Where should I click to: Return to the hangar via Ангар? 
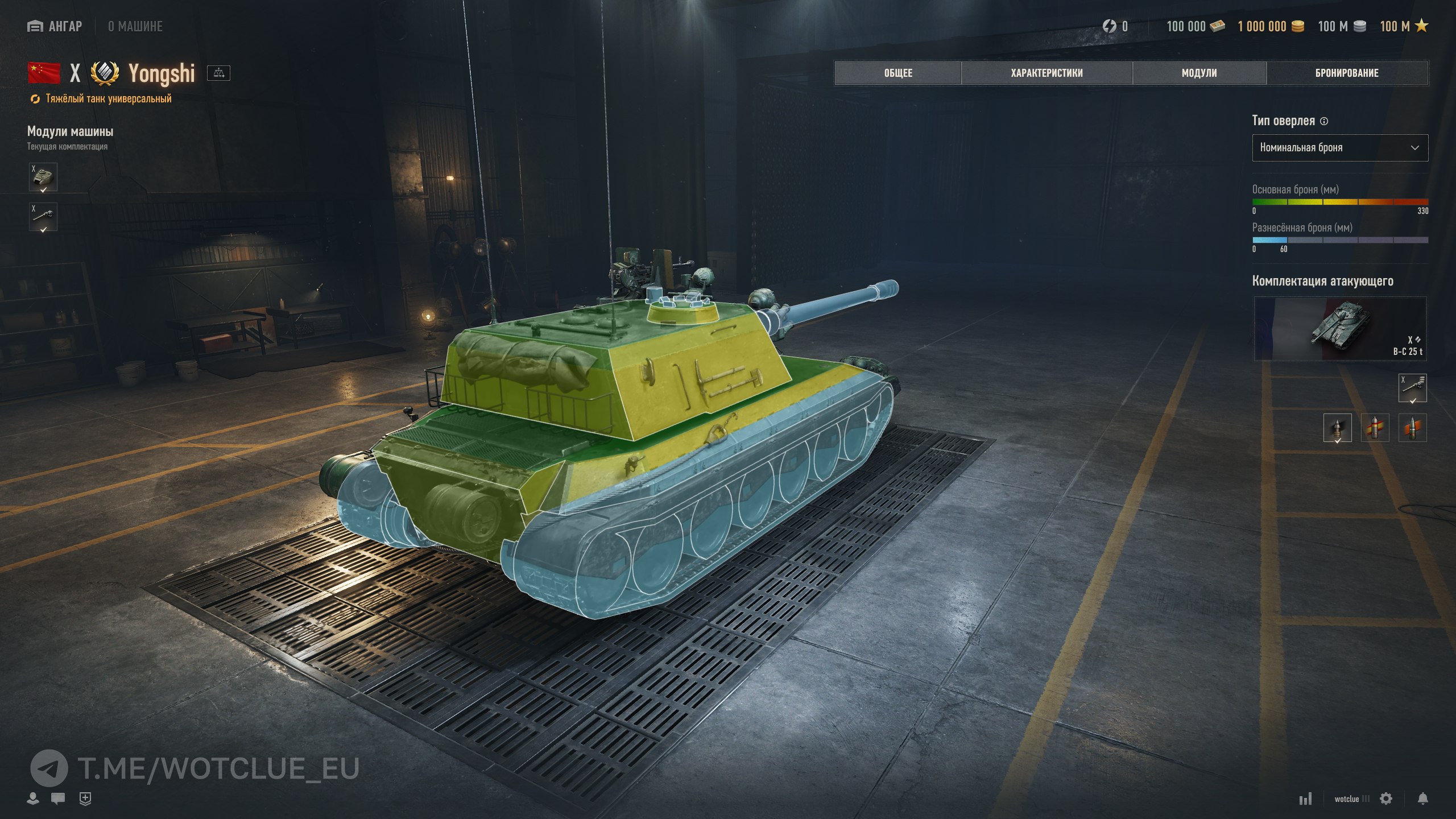pos(55,26)
